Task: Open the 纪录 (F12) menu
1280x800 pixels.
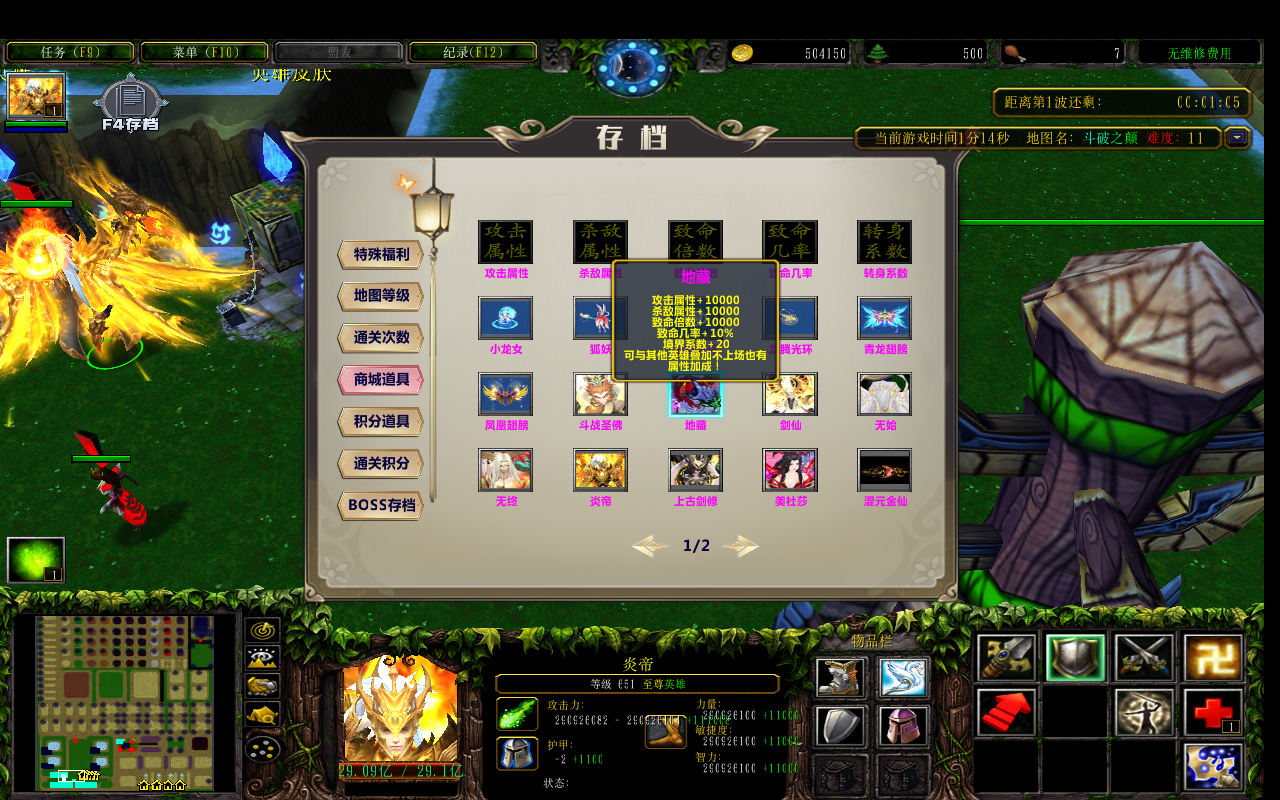Action: click(472, 50)
